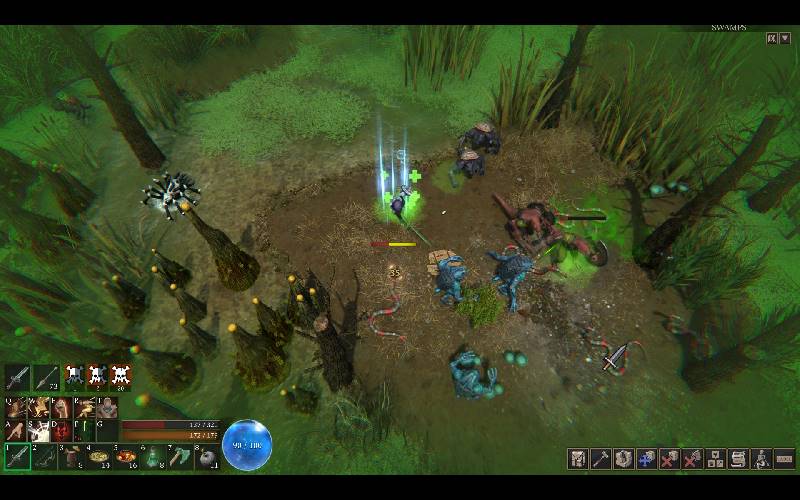Expand the top-right dropdown arrow
The image size is (800, 500).
(x=785, y=38)
